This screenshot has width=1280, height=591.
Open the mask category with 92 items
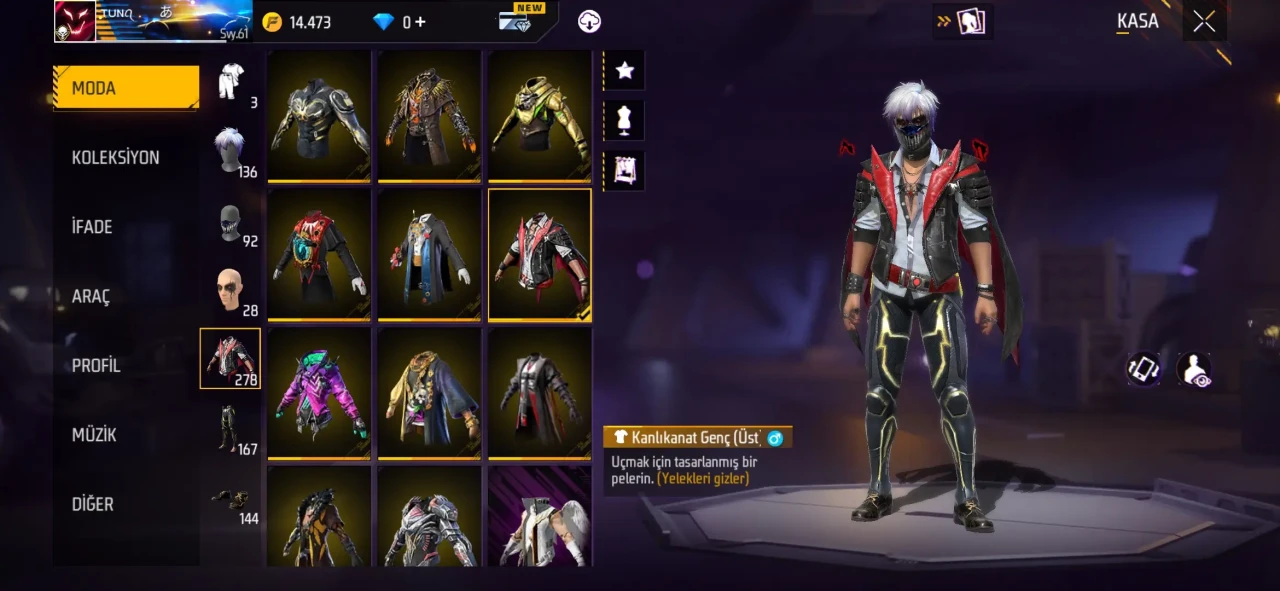point(231,223)
